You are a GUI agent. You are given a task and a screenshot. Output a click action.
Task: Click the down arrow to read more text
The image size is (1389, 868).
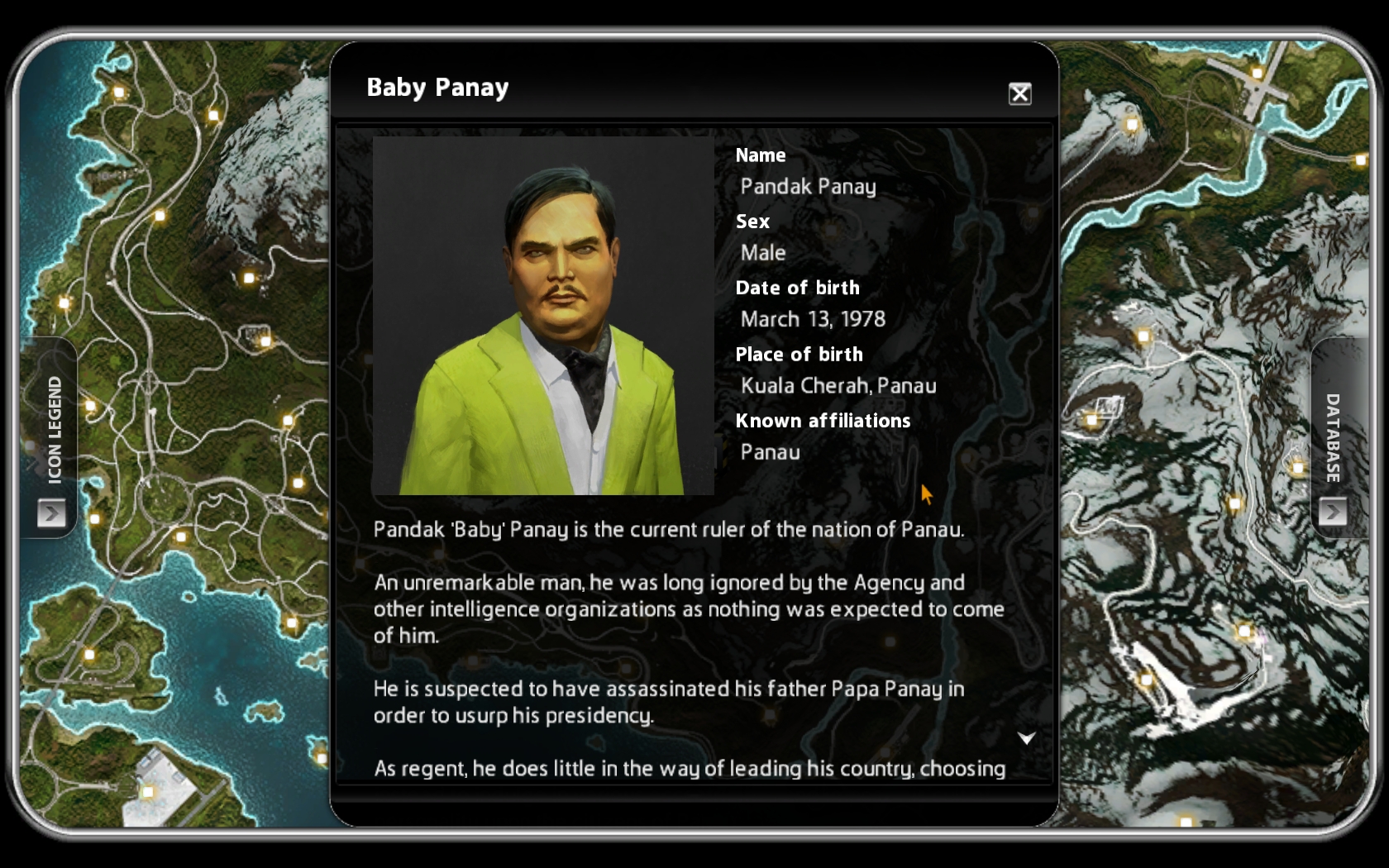click(1026, 738)
